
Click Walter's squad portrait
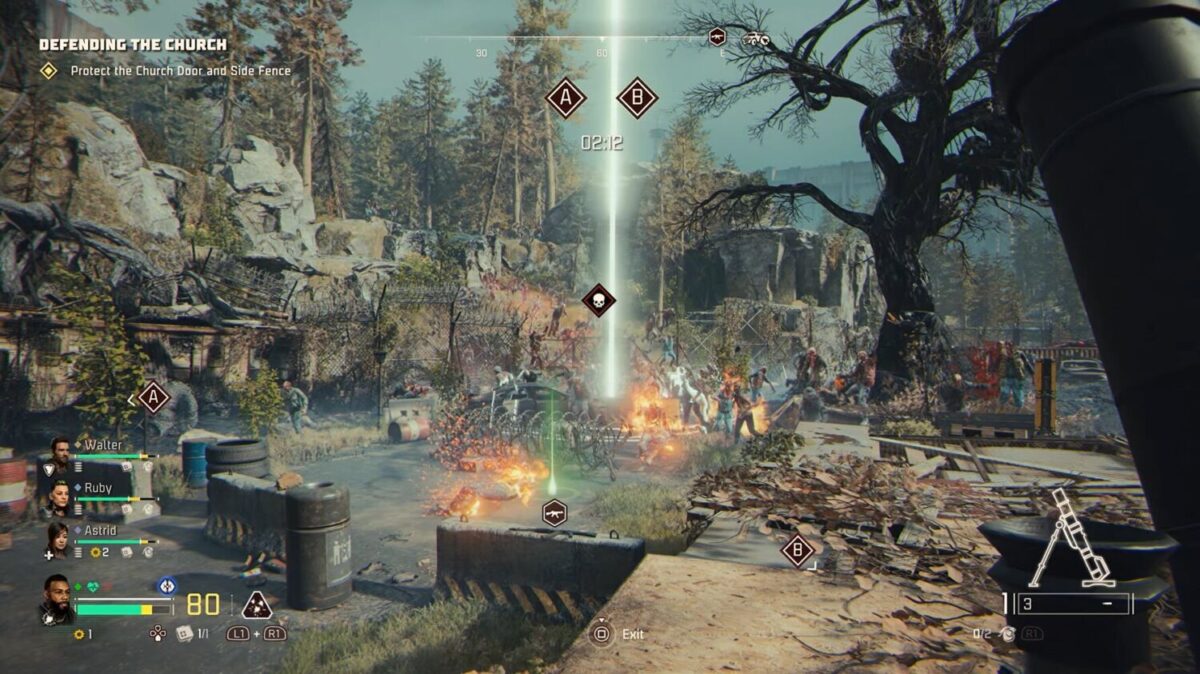point(59,453)
